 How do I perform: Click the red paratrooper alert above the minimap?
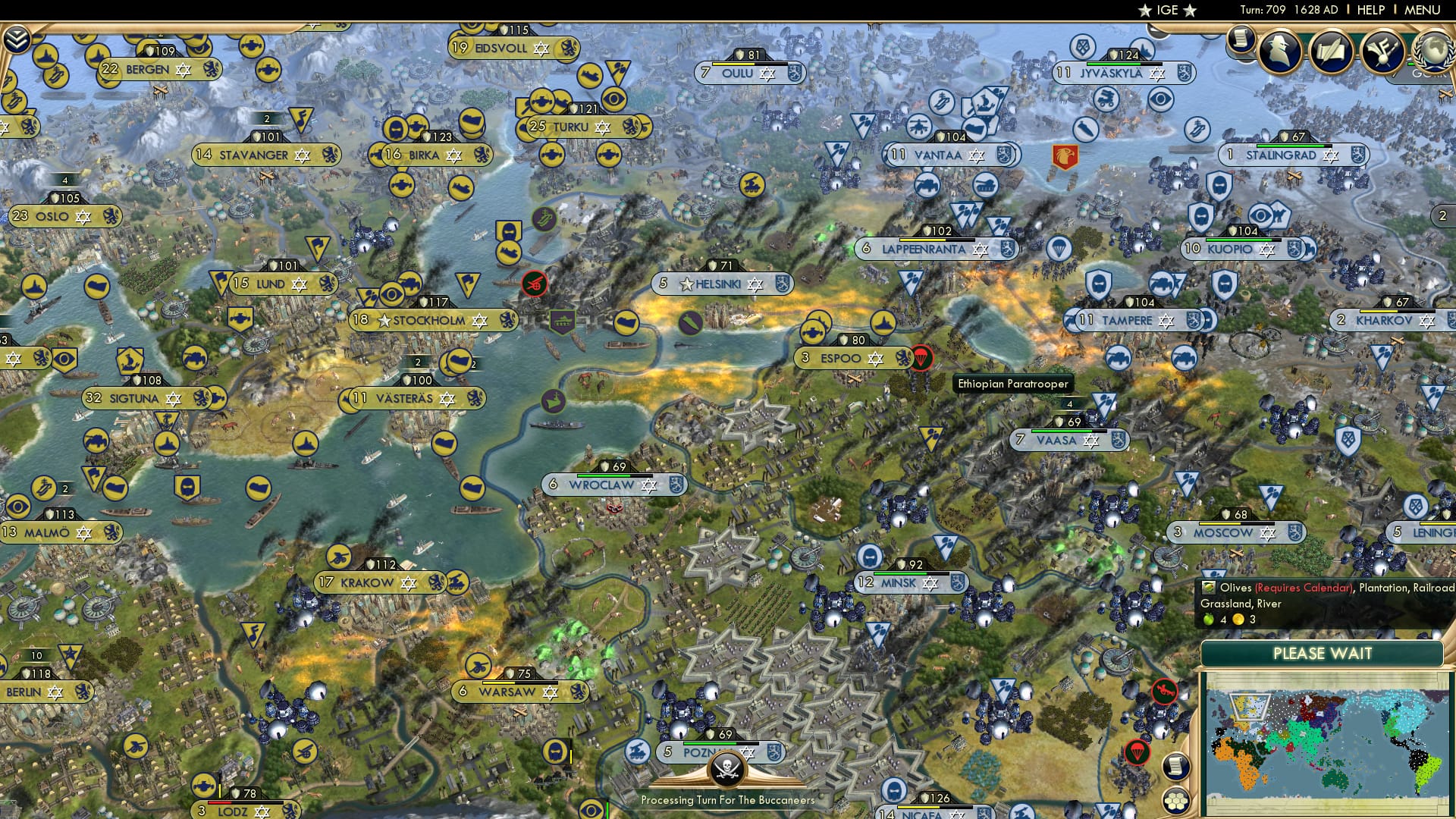[x=1137, y=753]
